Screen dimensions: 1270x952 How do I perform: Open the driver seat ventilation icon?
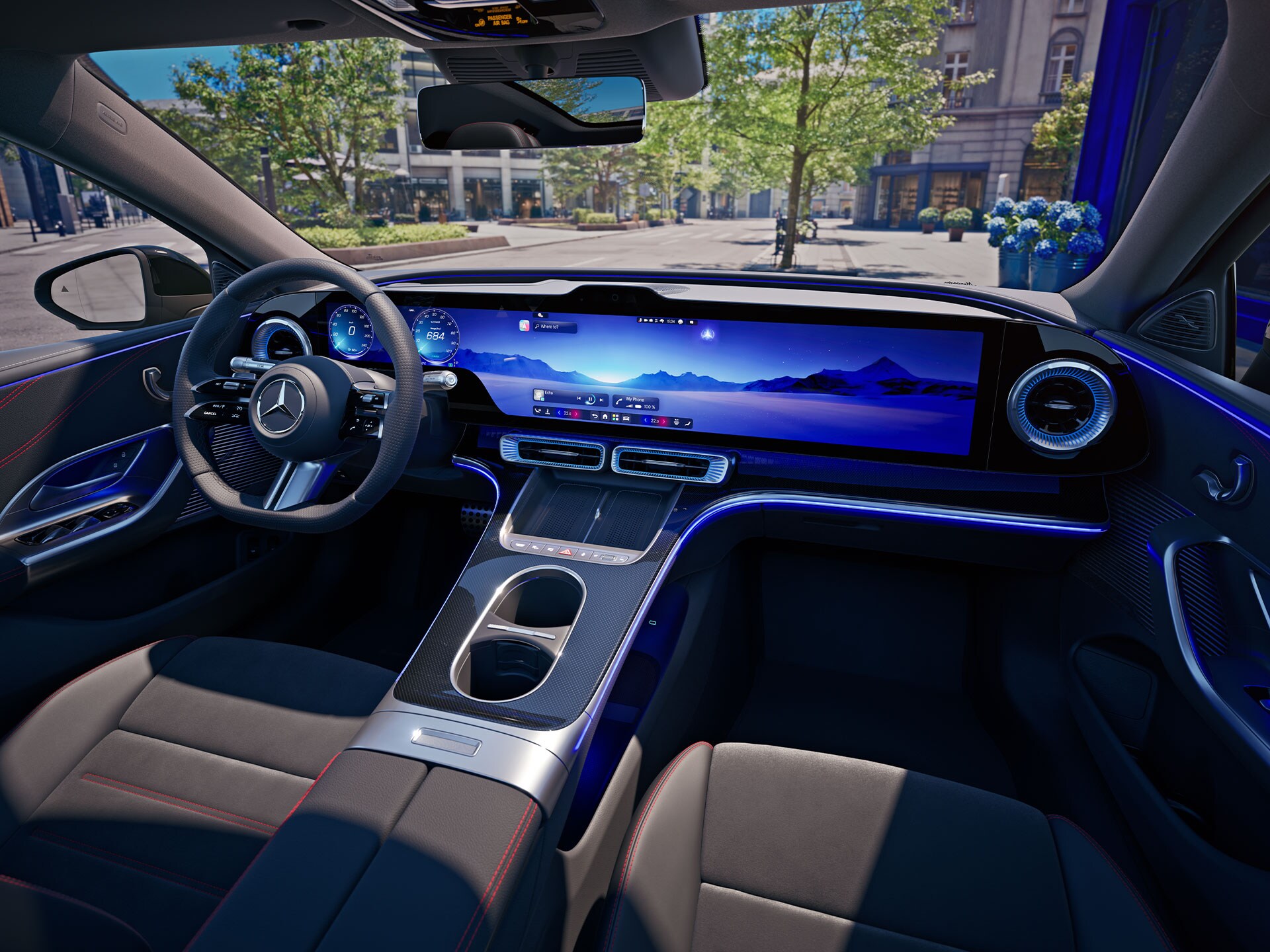coord(548,413)
